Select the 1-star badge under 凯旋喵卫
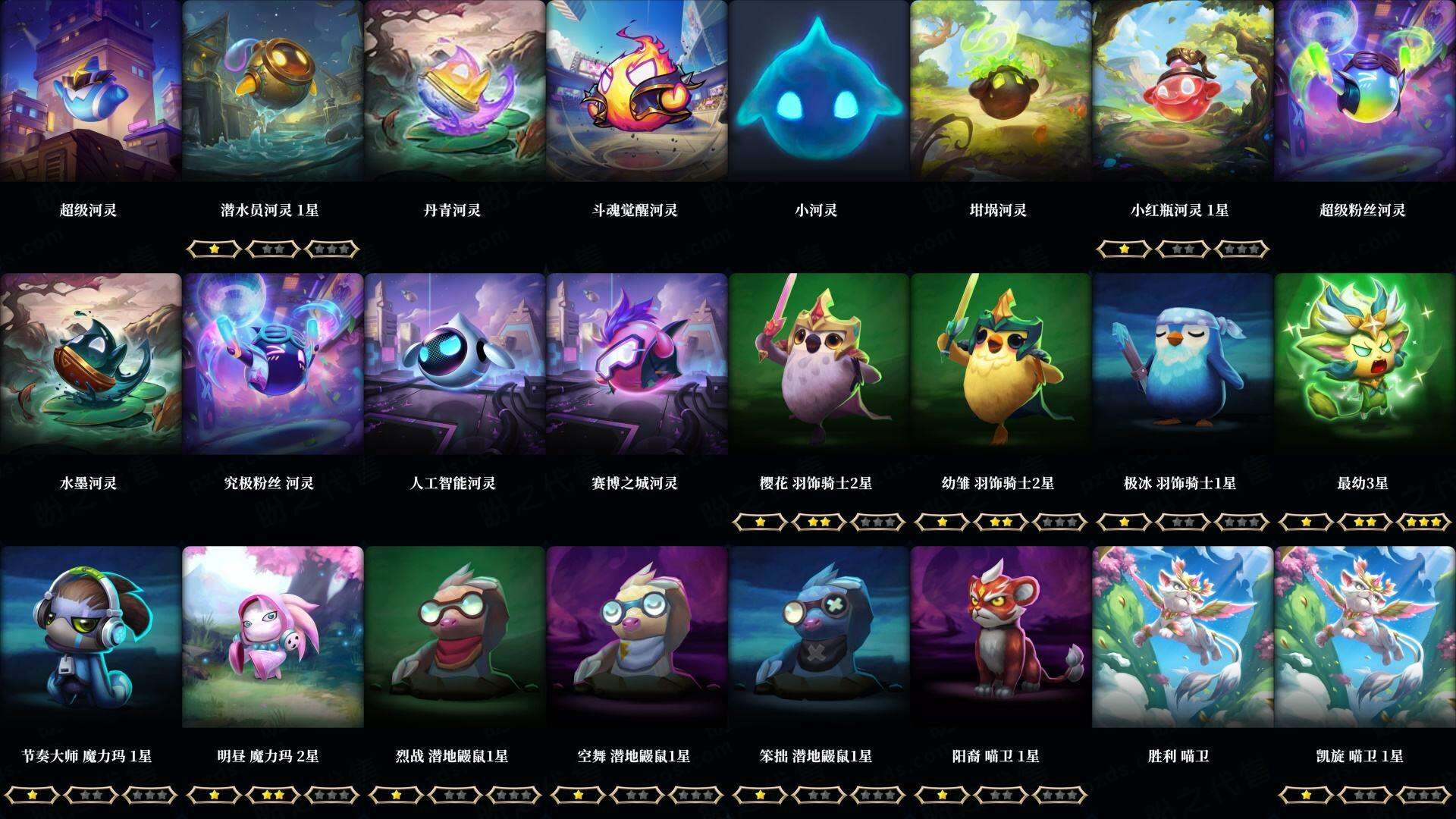 pos(1306,795)
